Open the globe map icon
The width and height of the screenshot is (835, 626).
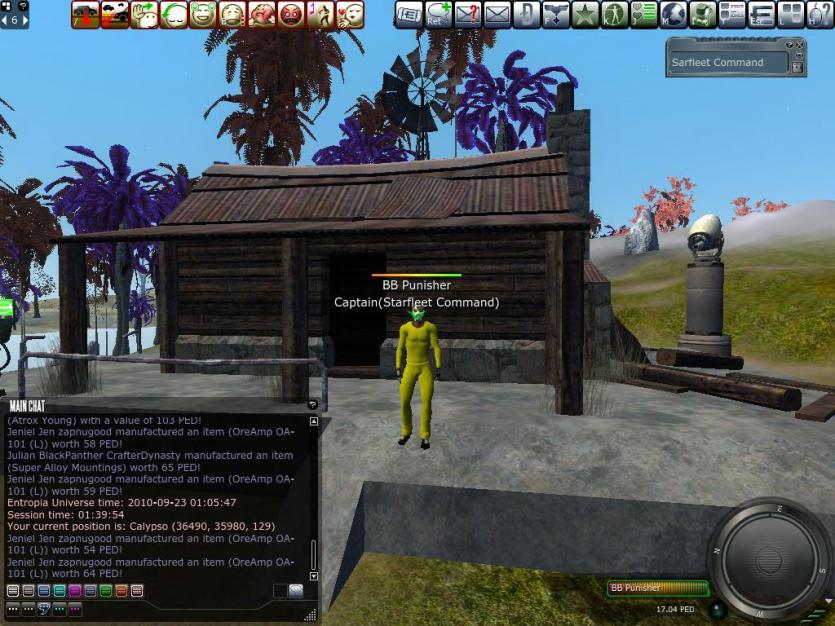click(673, 14)
